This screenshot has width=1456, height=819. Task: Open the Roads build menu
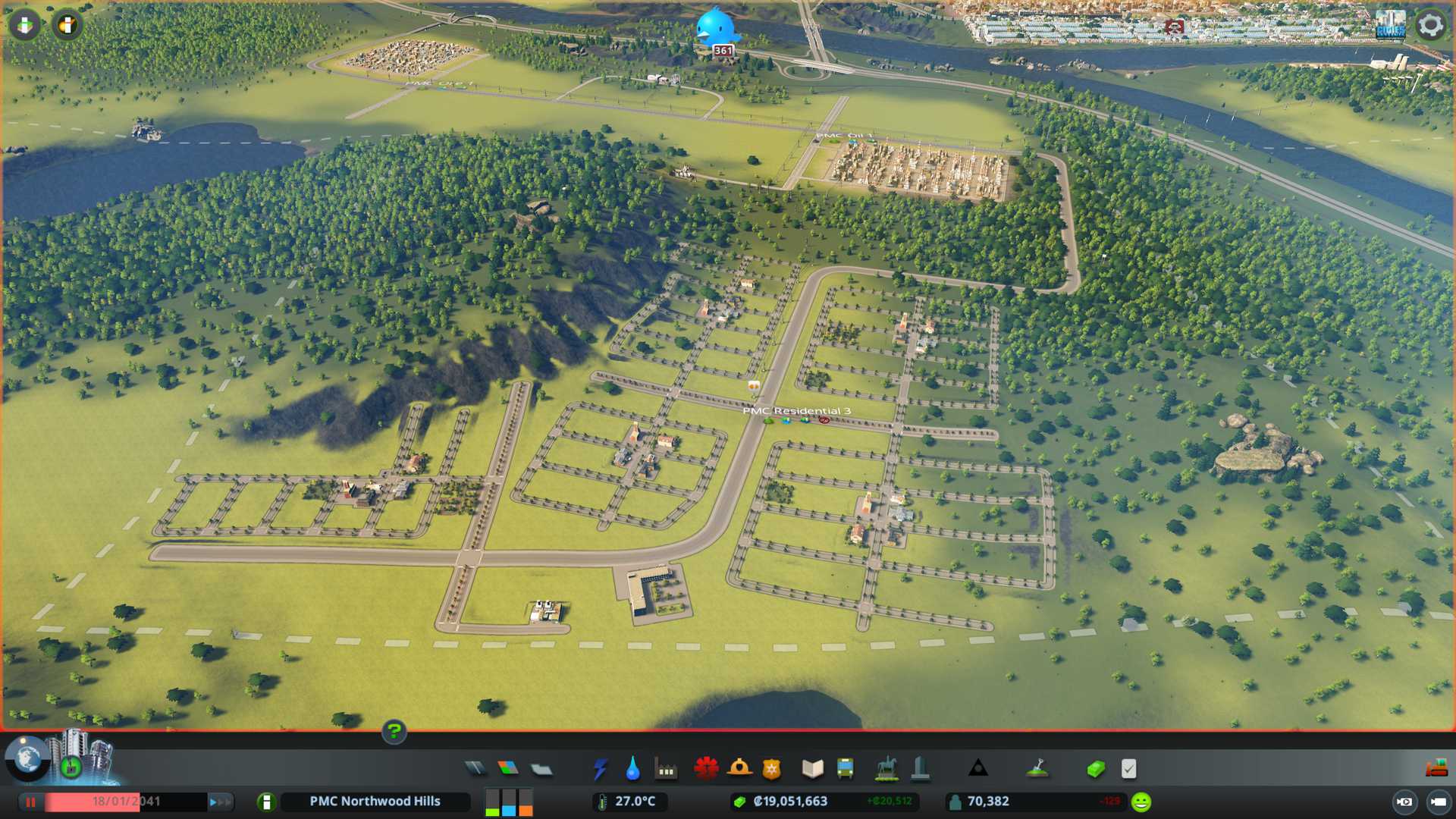click(475, 769)
